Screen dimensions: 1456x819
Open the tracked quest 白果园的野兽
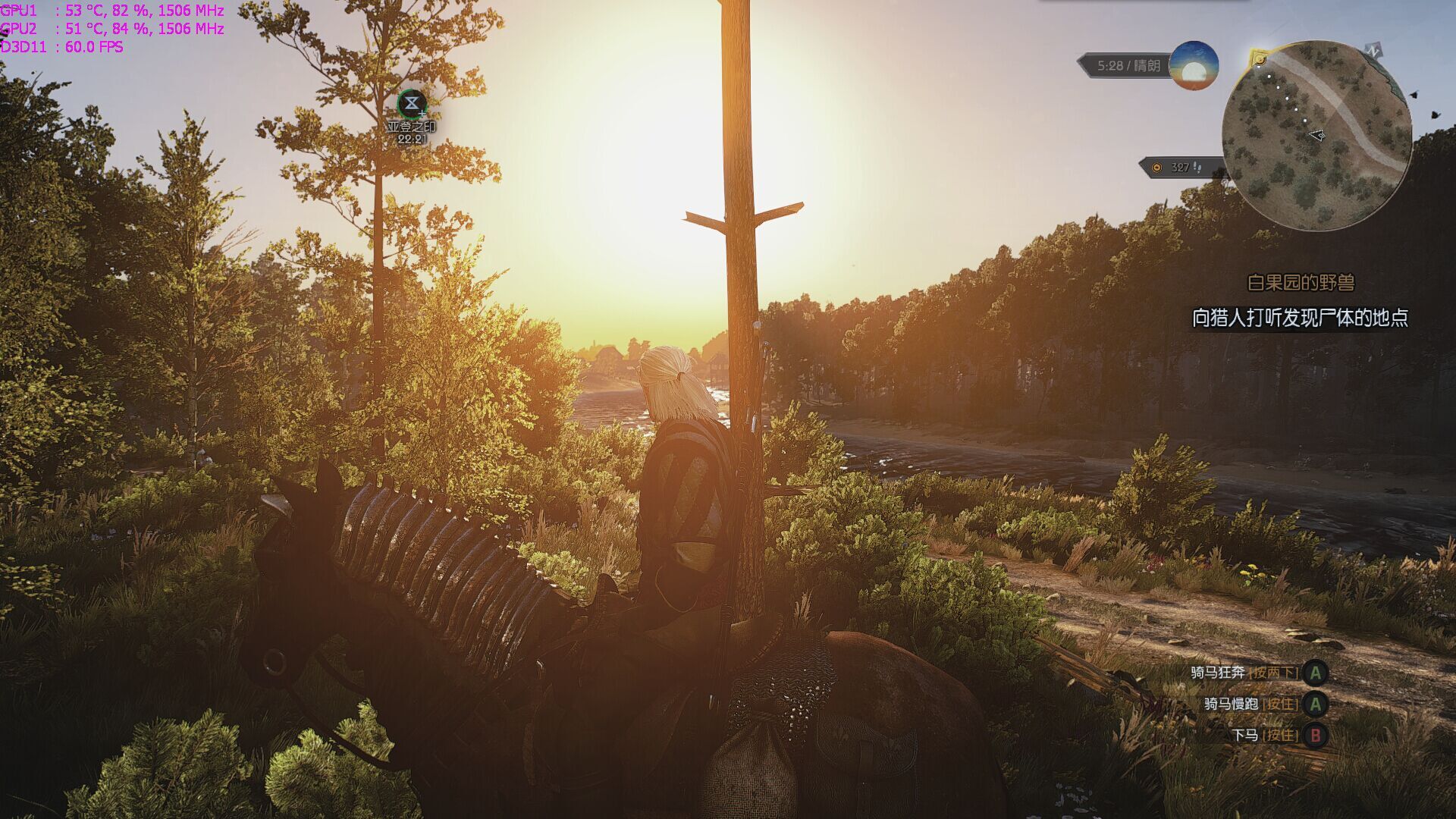point(1301,283)
